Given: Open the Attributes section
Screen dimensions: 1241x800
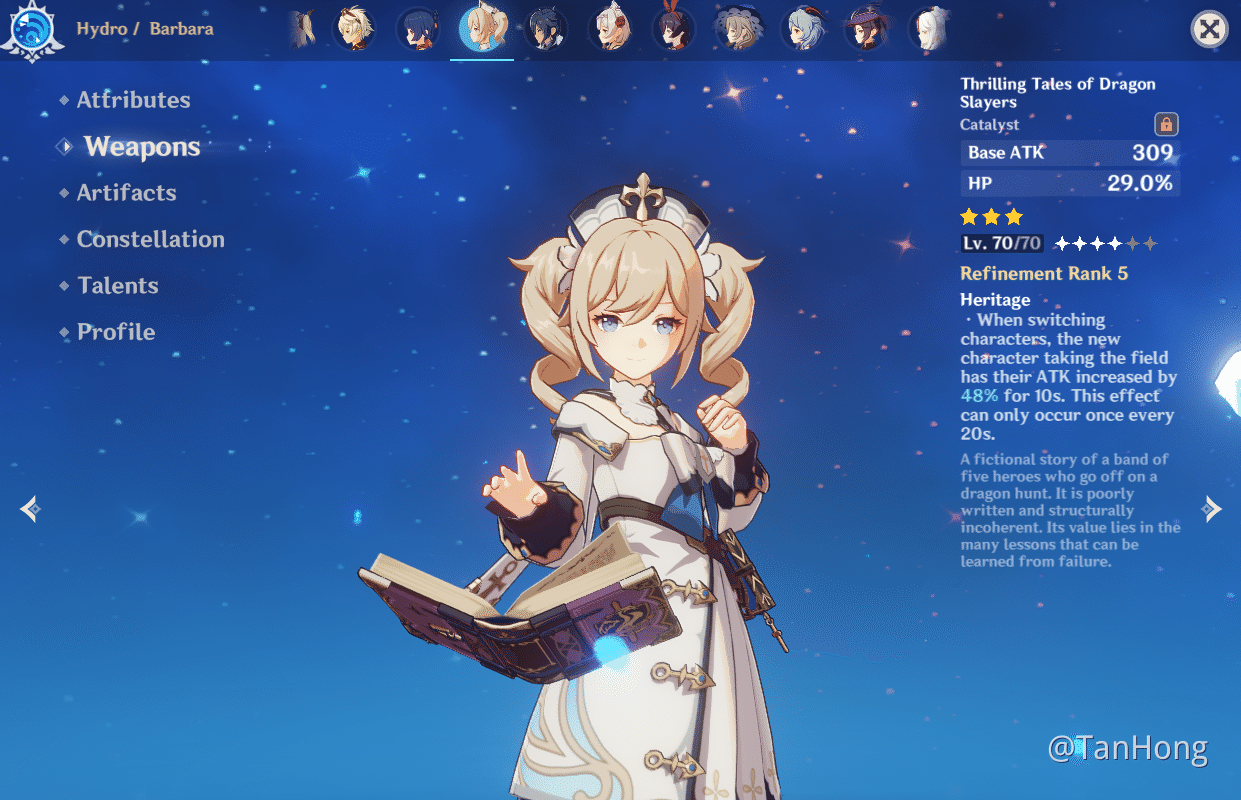Looking at the screenshot, I should click(x=133, y=100).
